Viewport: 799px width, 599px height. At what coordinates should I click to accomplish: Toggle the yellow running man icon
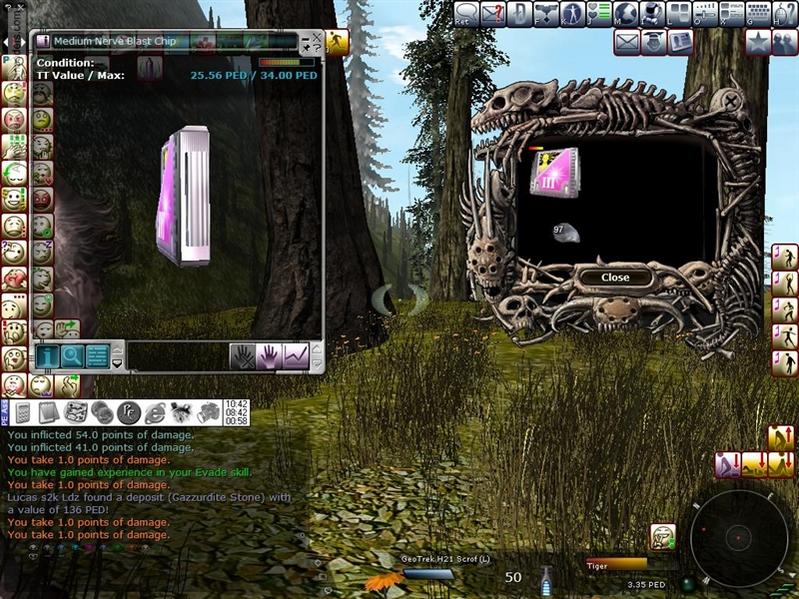click(x=338, y=41)
